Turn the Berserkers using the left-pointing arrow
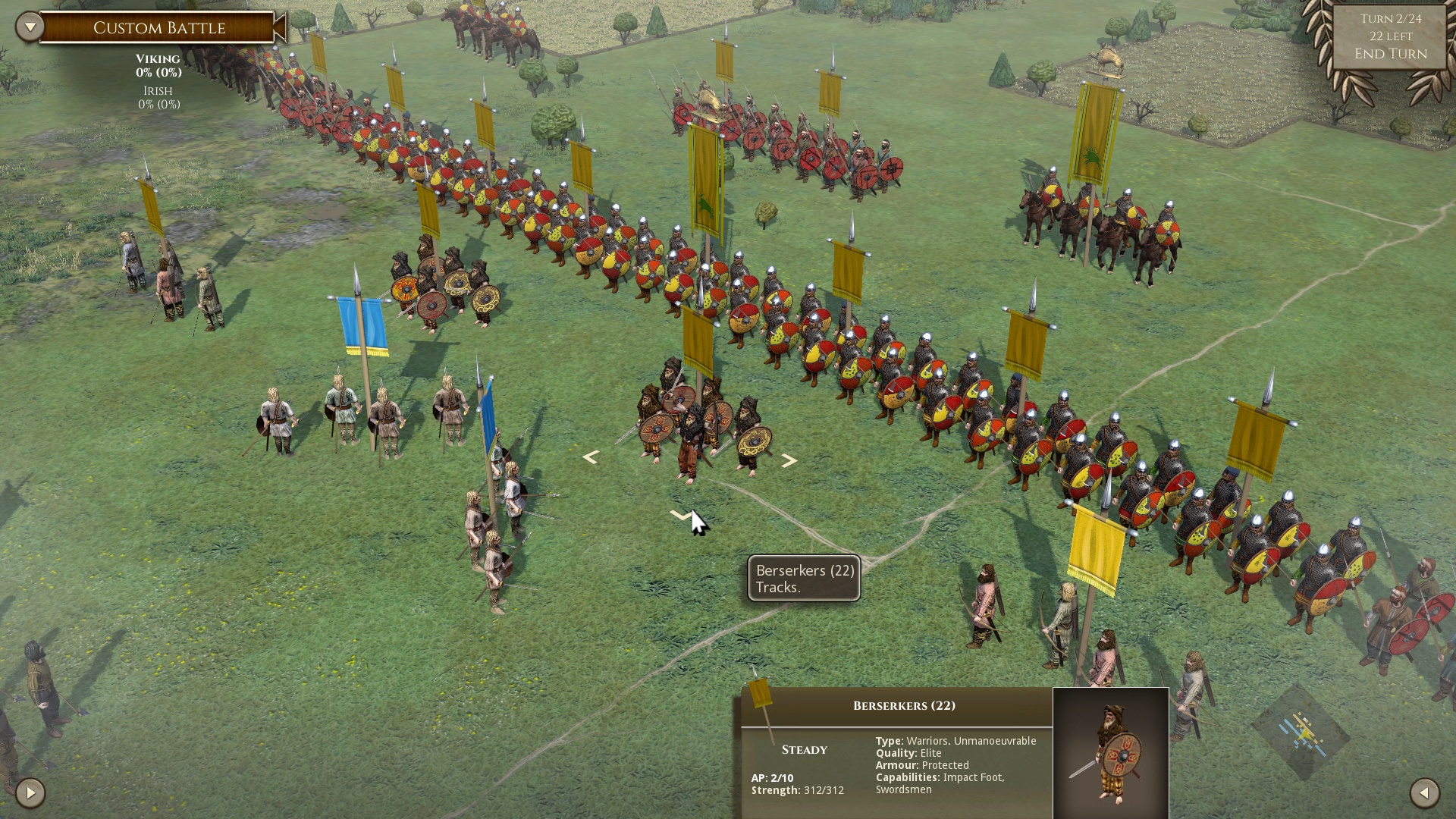 click(x=591, y=457)
